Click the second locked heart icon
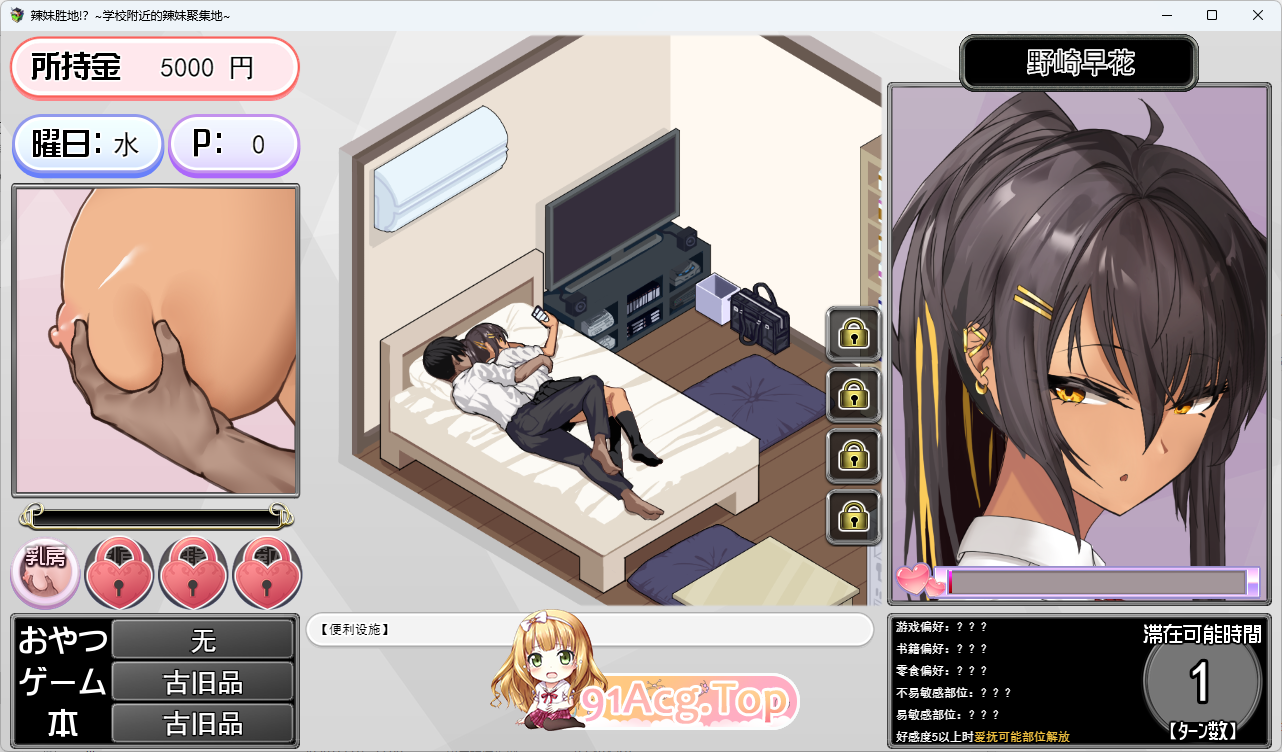Screen dimensions: 1282x752 tap(193, 572)
